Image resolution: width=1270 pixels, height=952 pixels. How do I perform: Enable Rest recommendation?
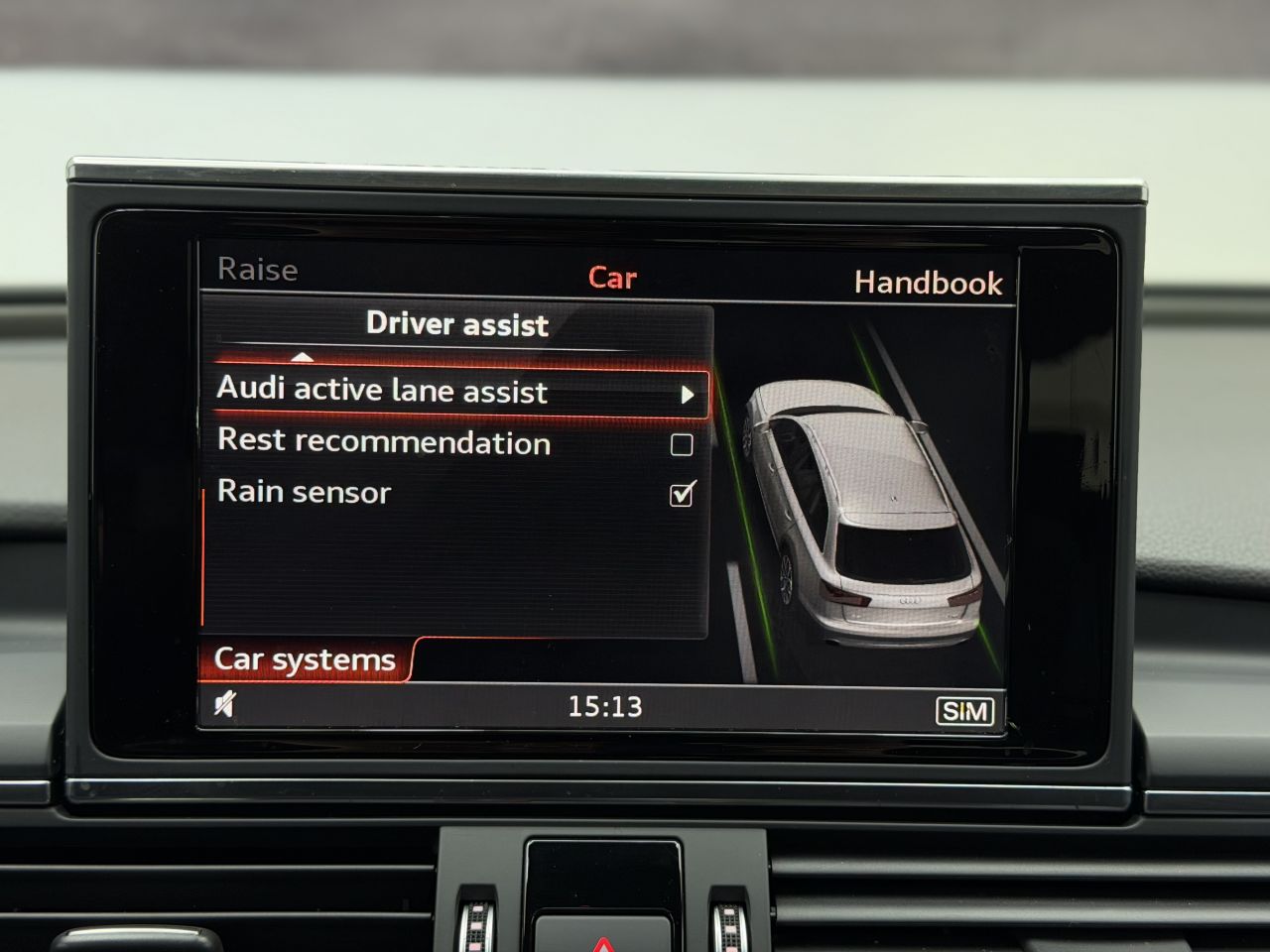[681, 443]
